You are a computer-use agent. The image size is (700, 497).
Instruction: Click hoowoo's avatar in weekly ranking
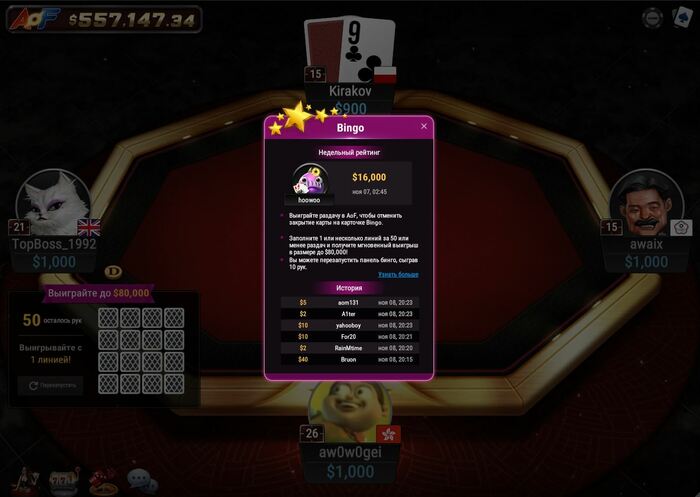[309, 183]
